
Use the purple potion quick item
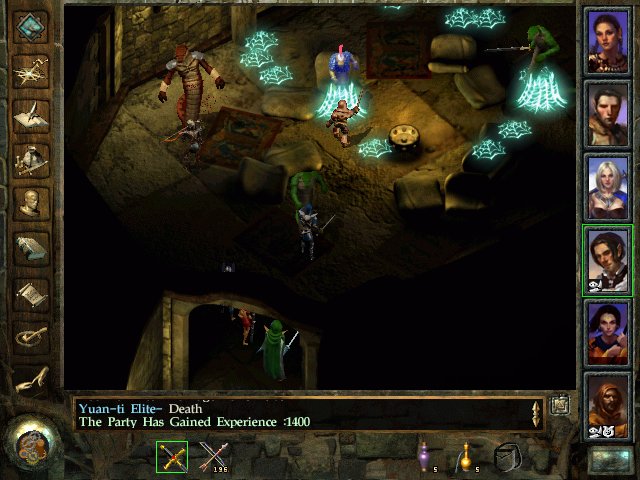click(424, 457)
